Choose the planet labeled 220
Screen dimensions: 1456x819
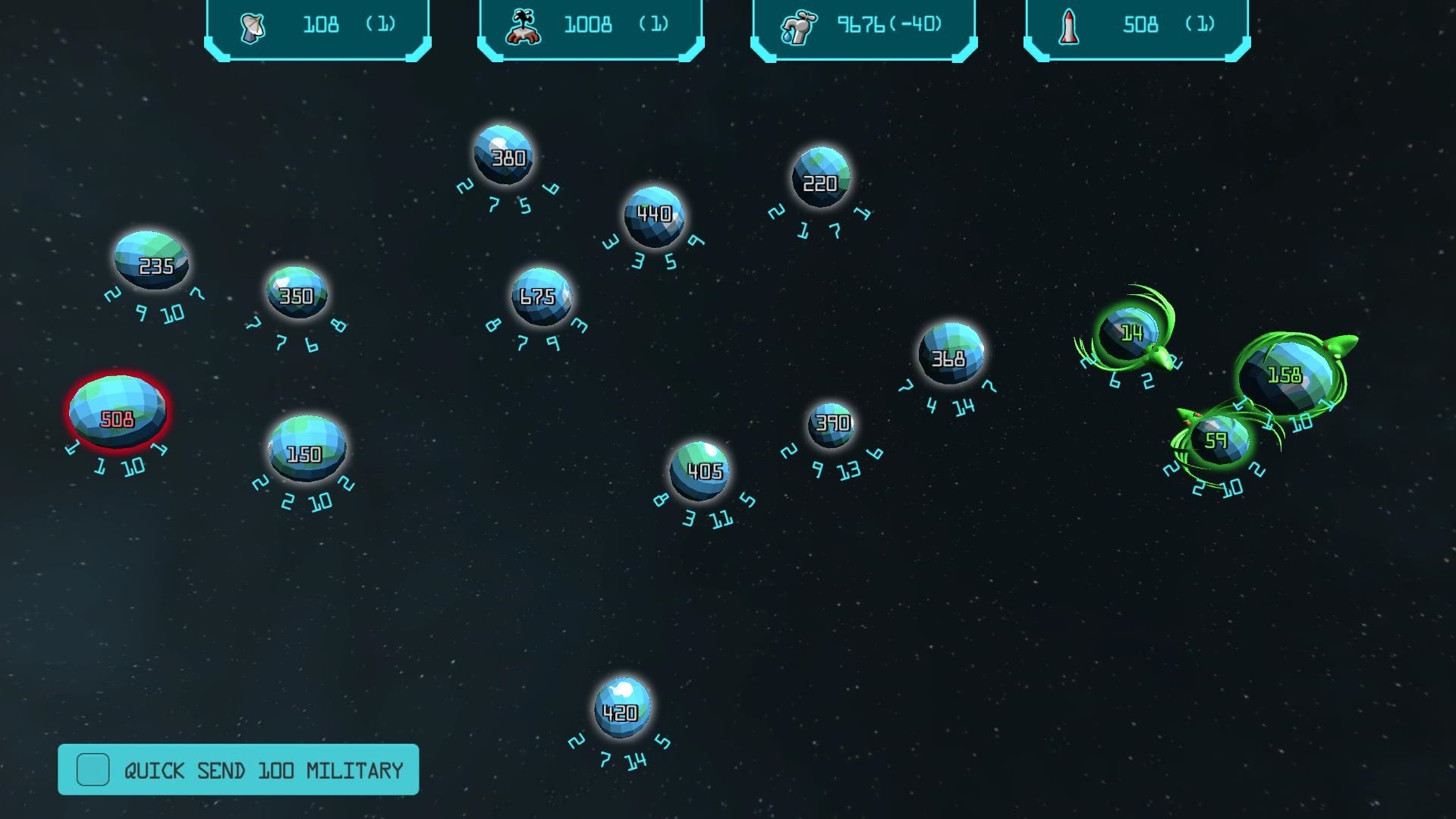pos(820,177)
